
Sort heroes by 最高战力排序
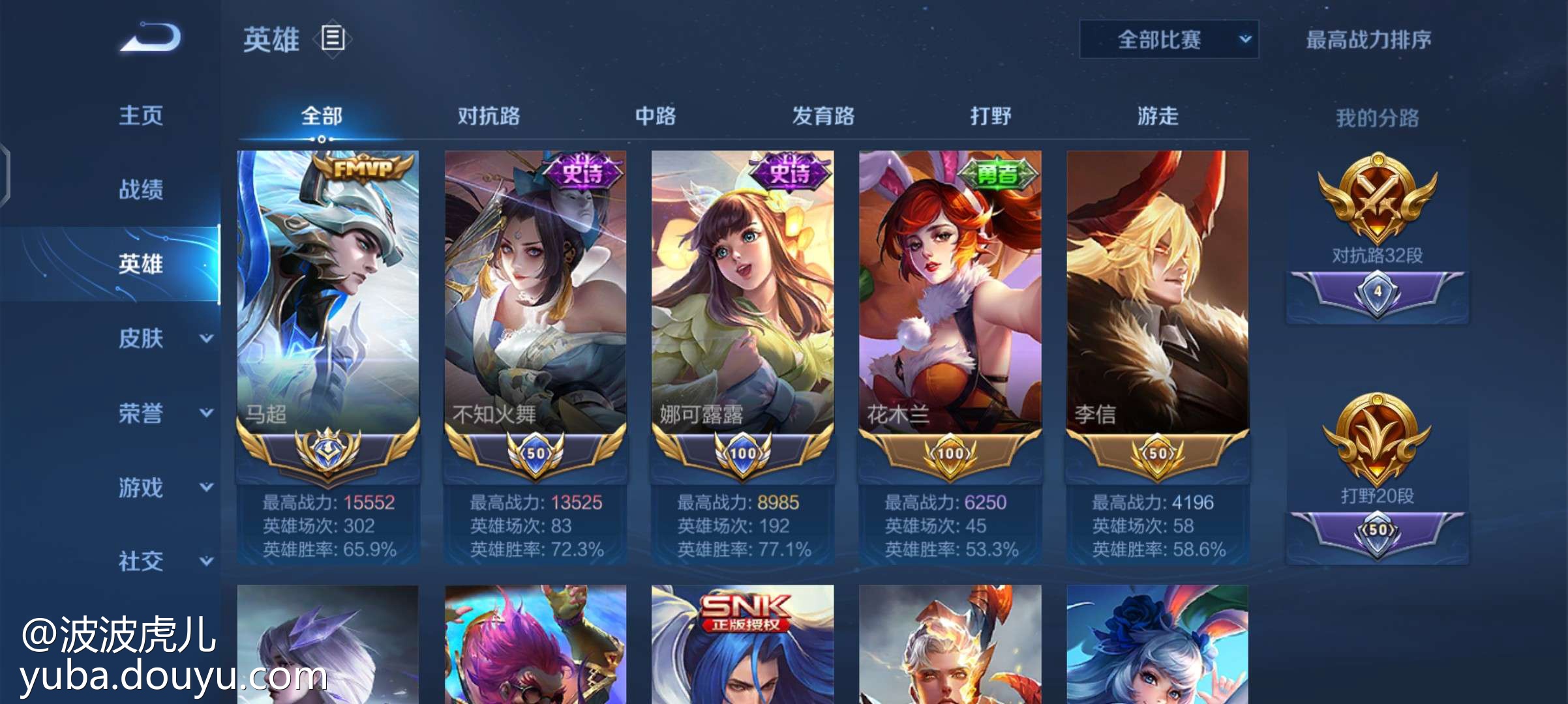point(1368,40)
